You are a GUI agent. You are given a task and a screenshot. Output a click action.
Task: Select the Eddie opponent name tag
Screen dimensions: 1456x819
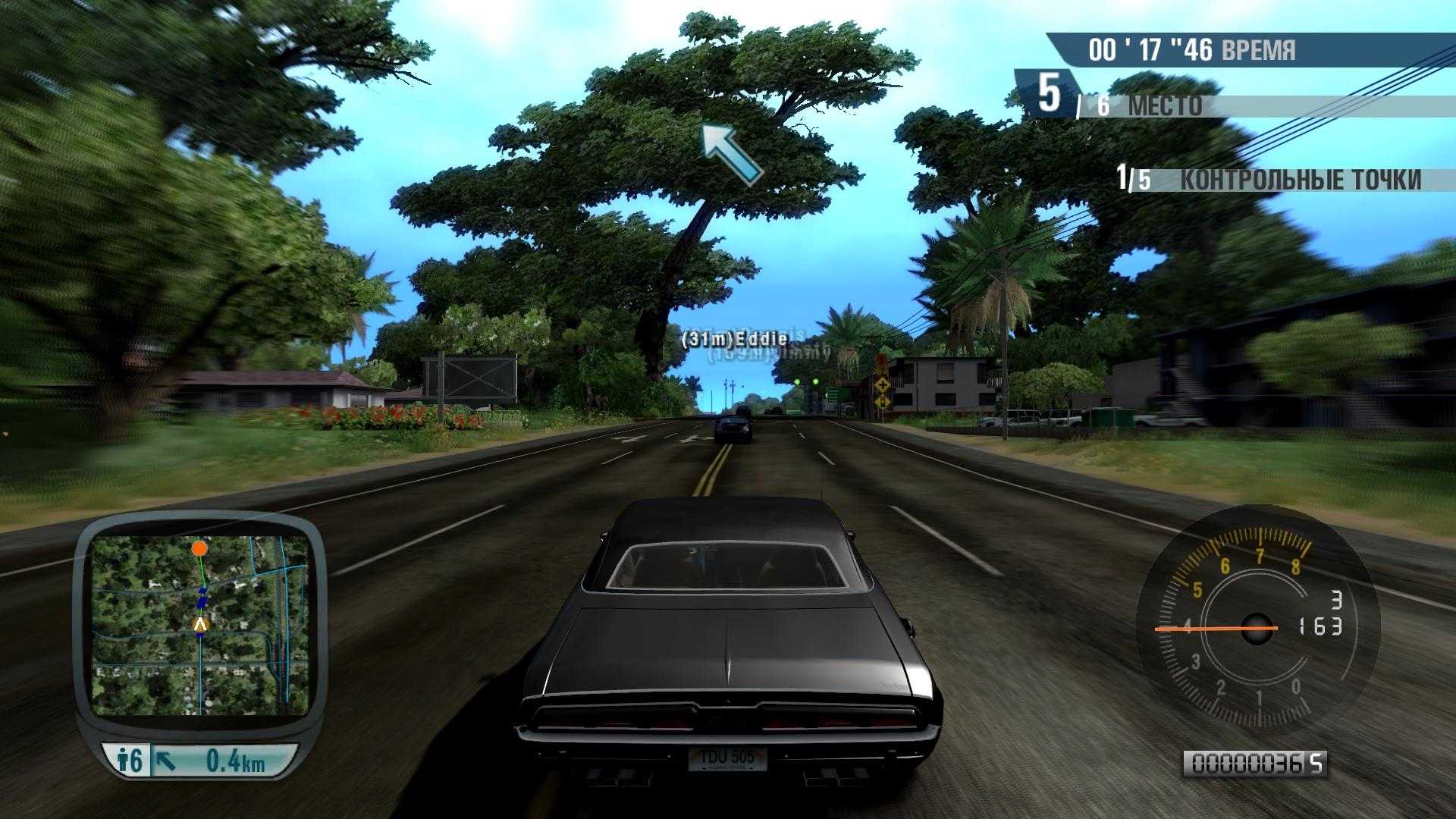click(x=734, y=340)
